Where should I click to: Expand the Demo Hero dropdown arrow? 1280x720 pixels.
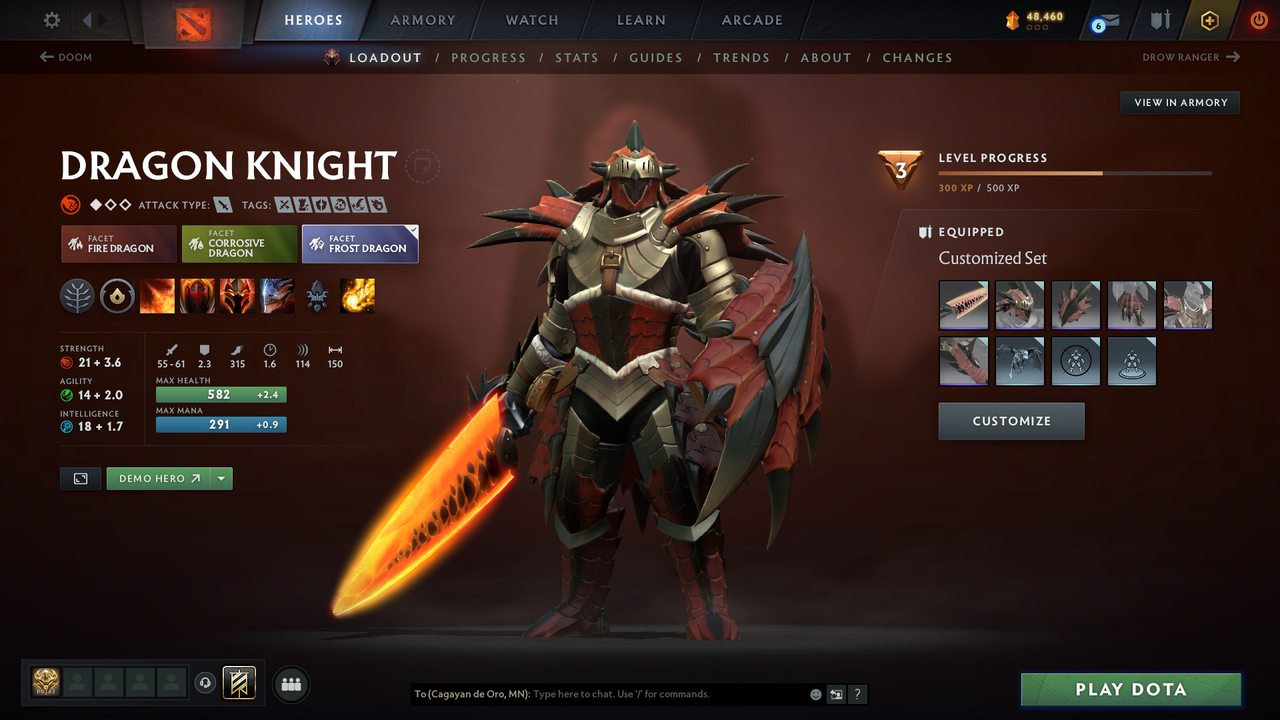point(222,478)
